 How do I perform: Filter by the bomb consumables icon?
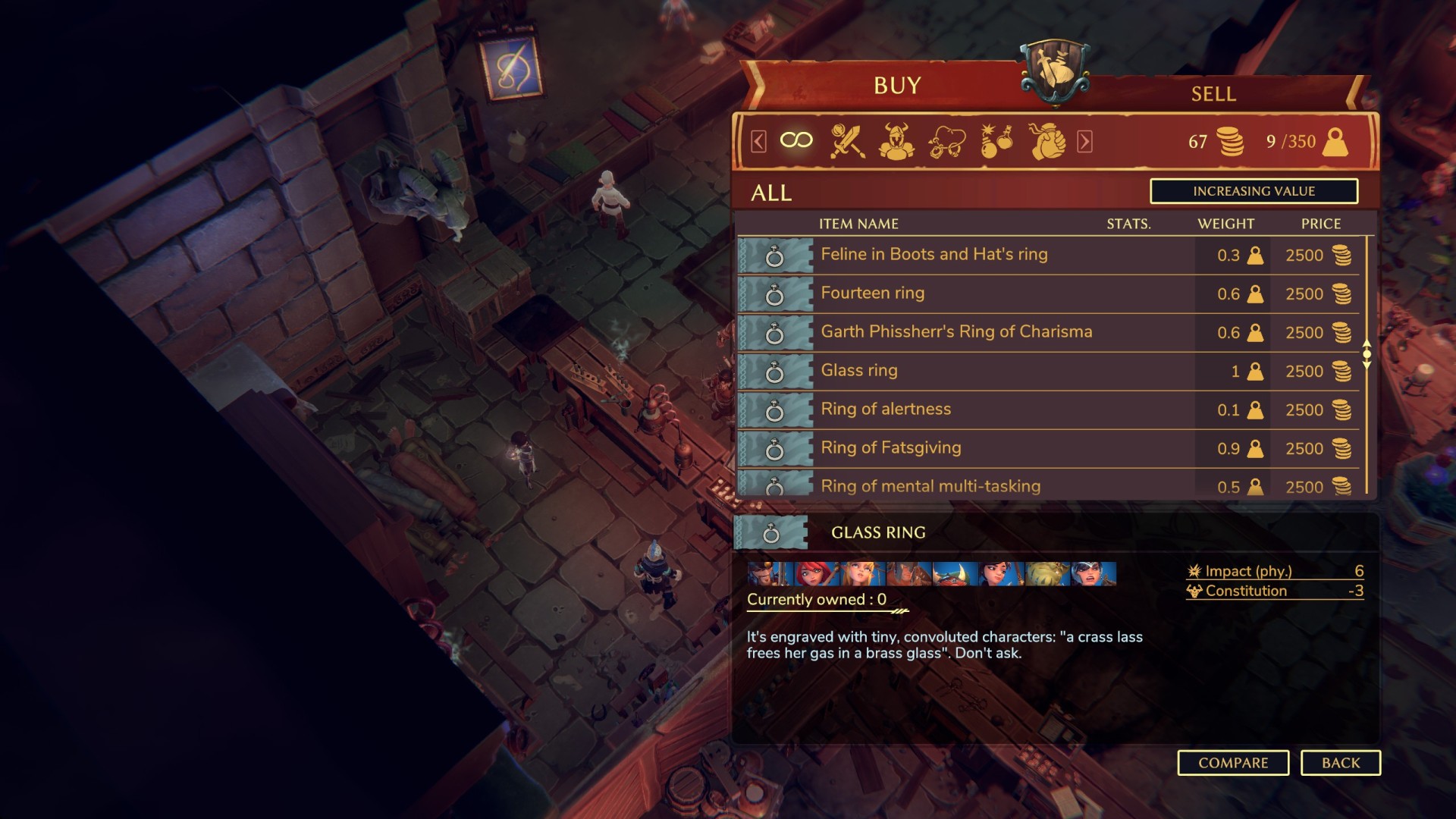[x=999, y=140]
